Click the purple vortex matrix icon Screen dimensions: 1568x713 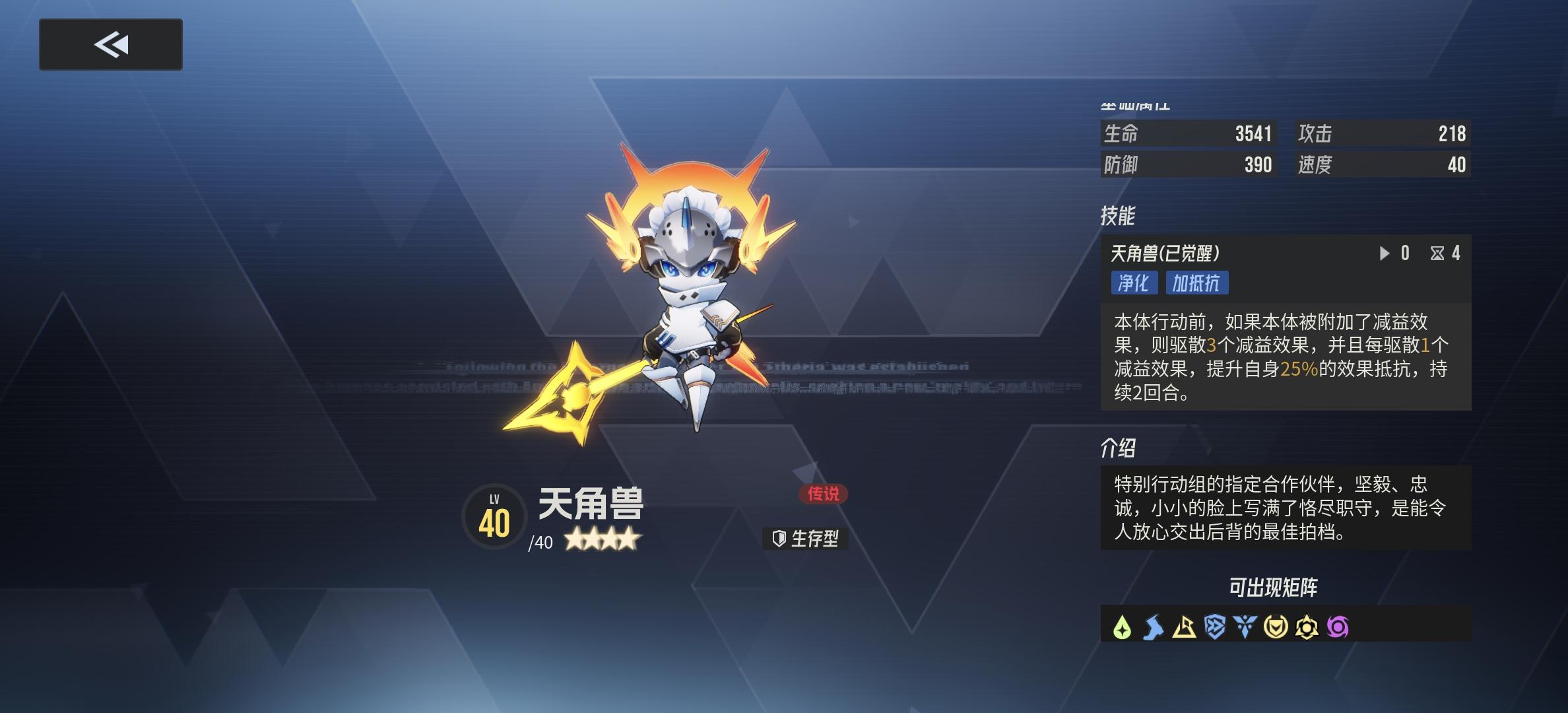pyautogui.click(x=1338, y=627)
